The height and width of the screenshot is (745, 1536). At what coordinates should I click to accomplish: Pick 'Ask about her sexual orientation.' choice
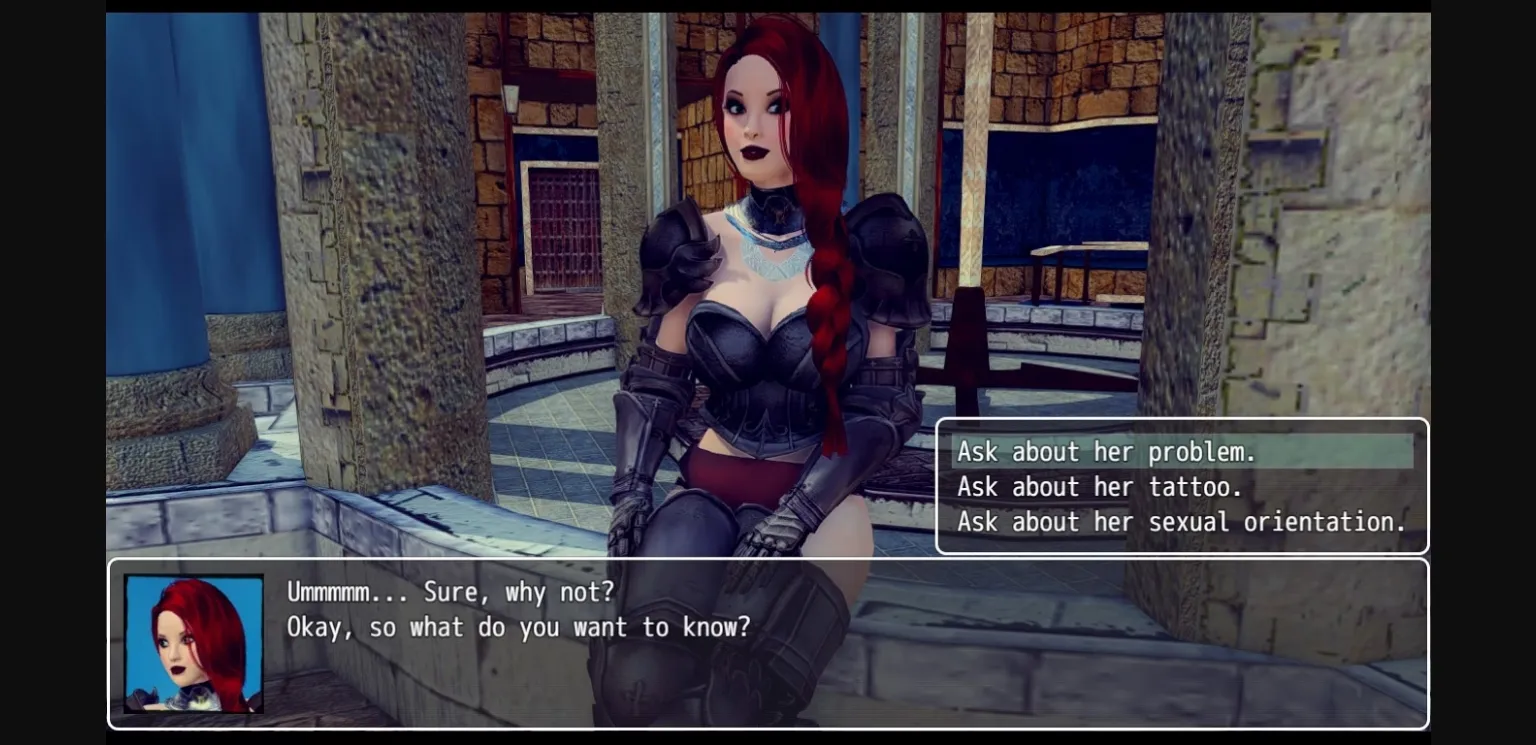pyautogui.click(x=1180, y=522)
